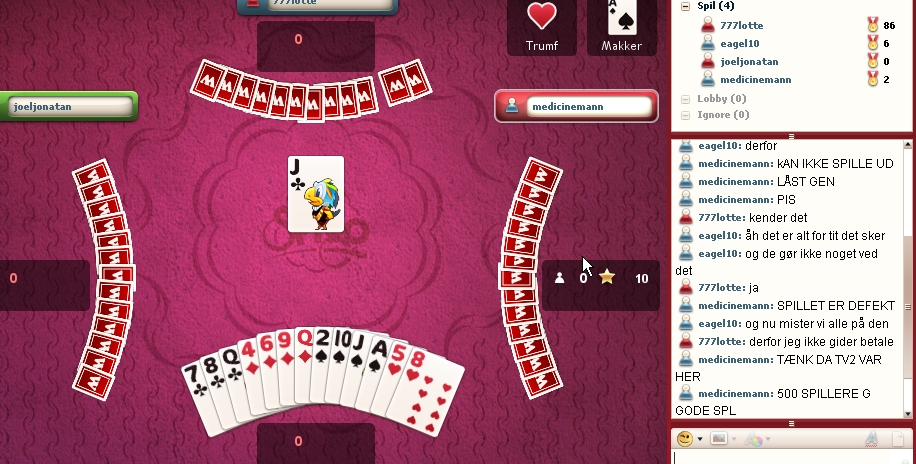This screenshot has width=916, height=464.
Task: Click the medicinemann player nameplate
Action: tap(576, 107)
